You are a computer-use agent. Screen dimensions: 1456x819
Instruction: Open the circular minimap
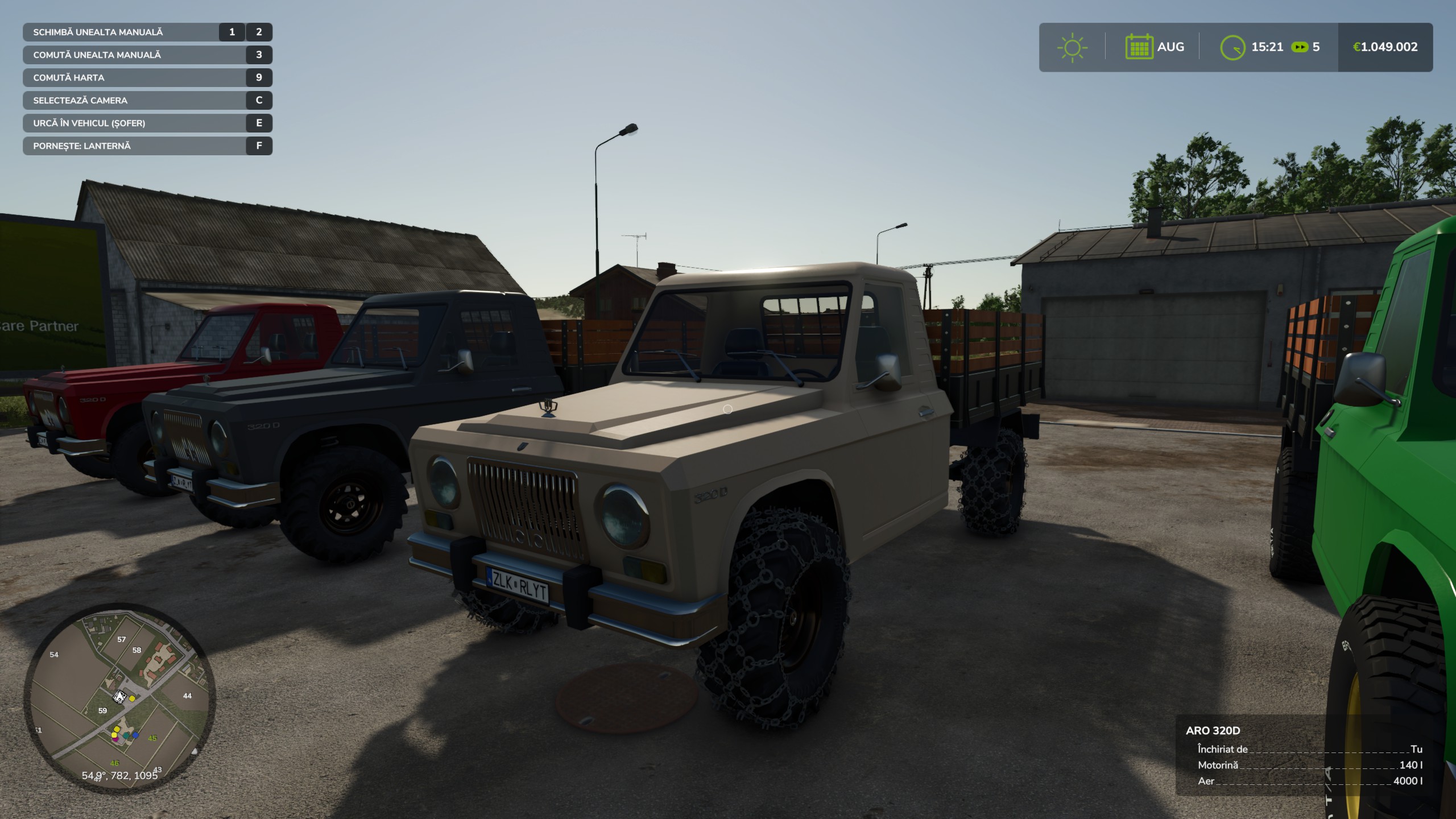[119, 698]
